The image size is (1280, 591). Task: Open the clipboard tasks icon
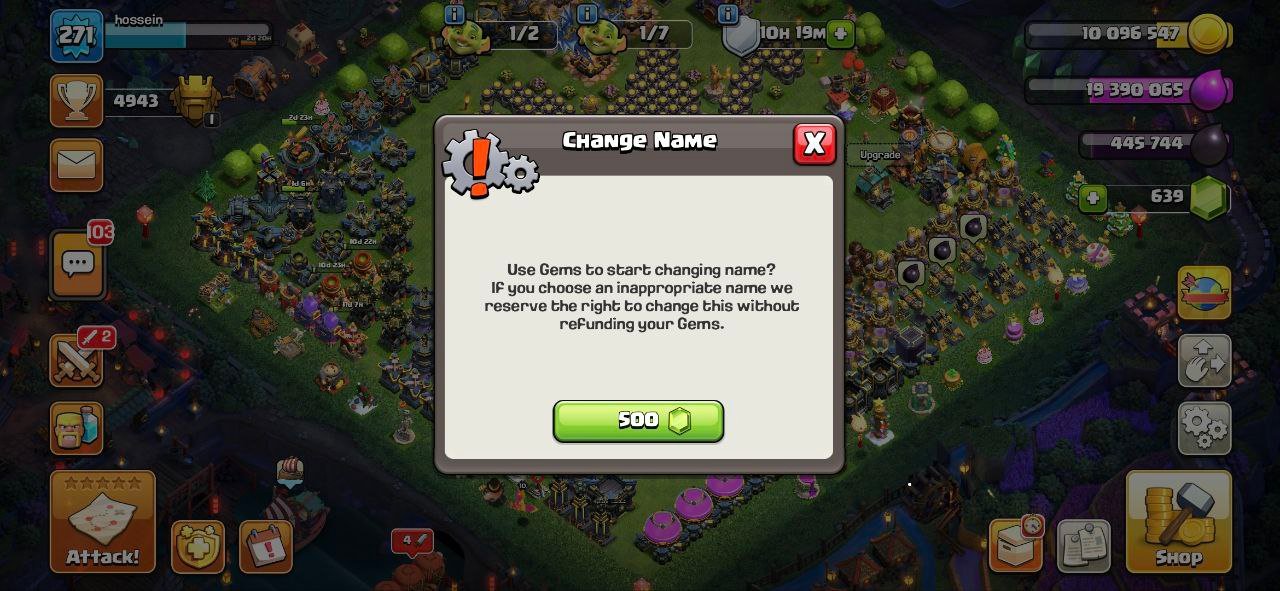[x=1083, y=546]
